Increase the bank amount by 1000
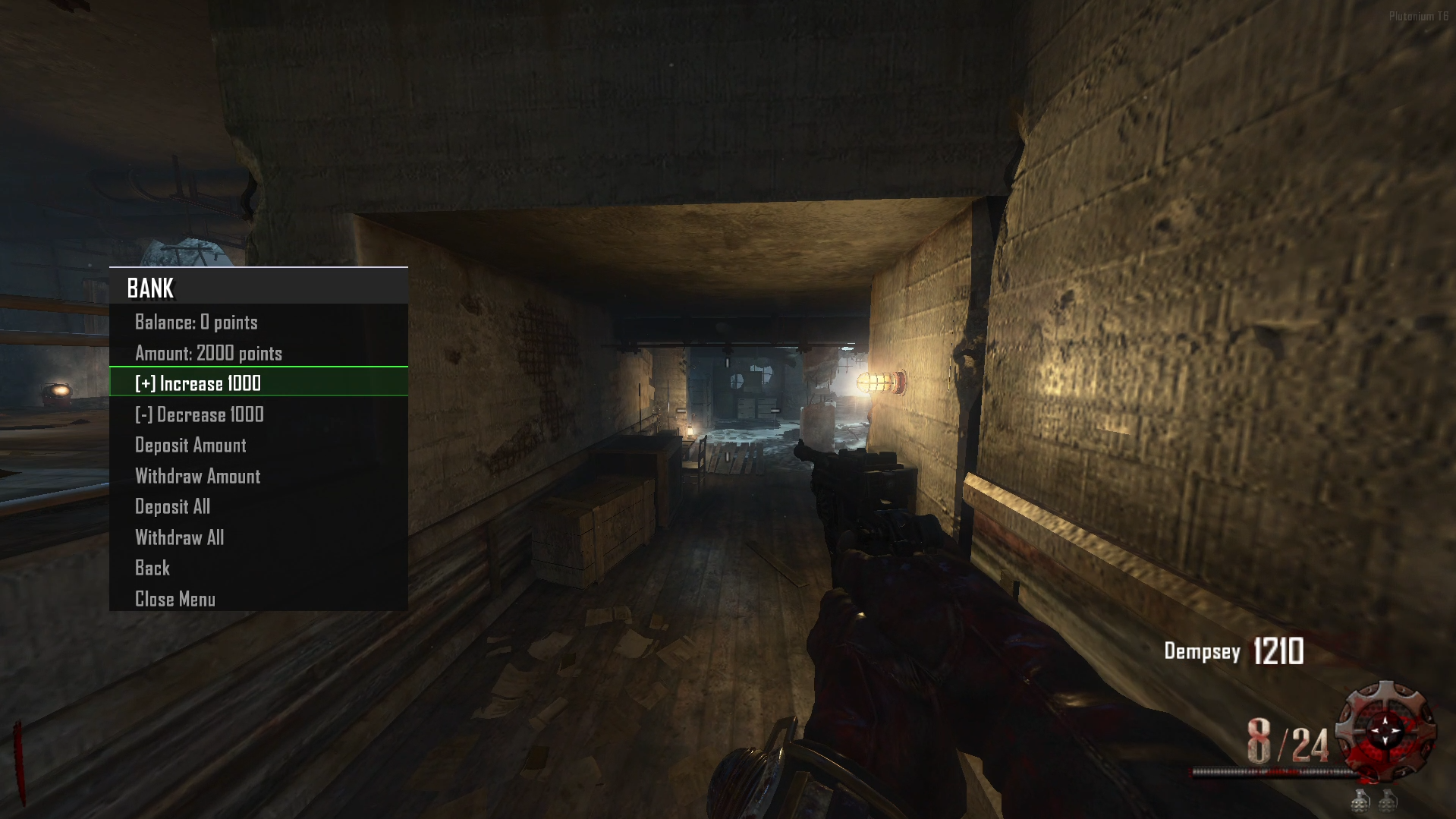Screen dimensions: 1456x819 coord(198,383)
